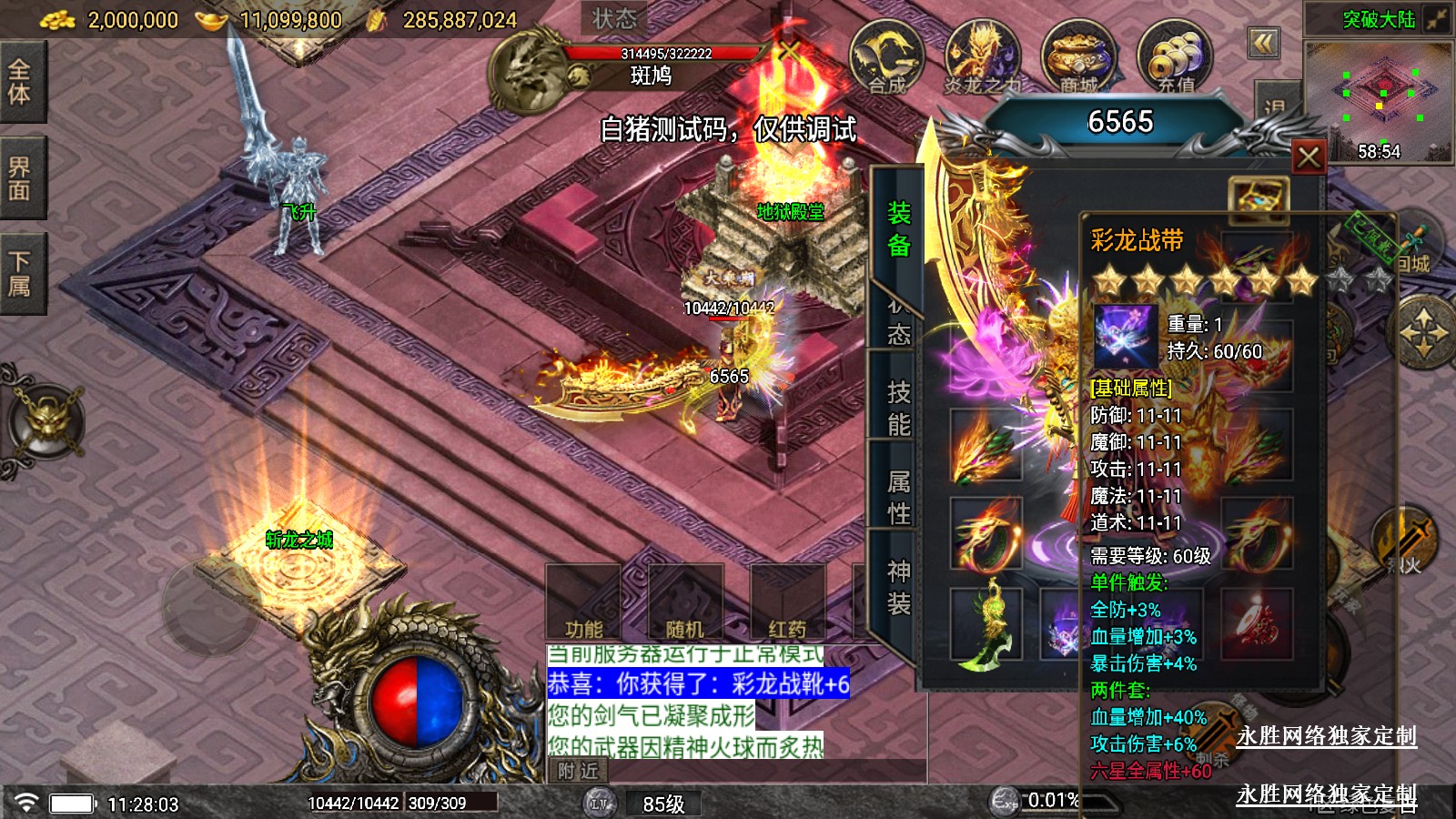Collapse the top icon row with arrow button
Screen dimensions: 1456x819
[1263, 43]
